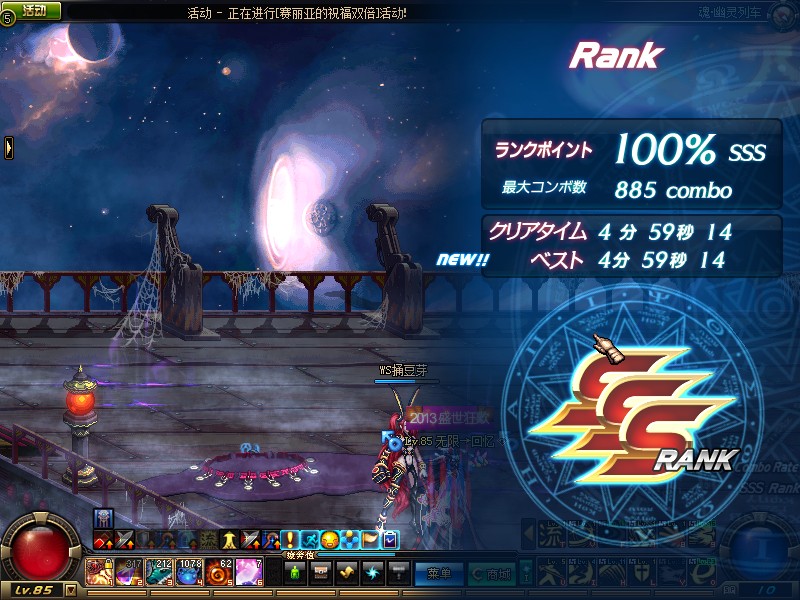Use the red eye consumable in slot 1

(x=99, y=572)
